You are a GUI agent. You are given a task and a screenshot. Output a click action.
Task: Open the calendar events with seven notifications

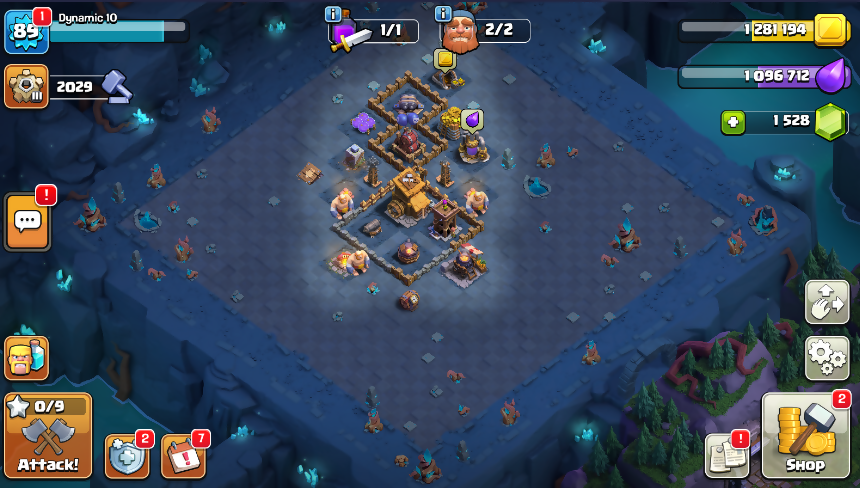point(183,456)
